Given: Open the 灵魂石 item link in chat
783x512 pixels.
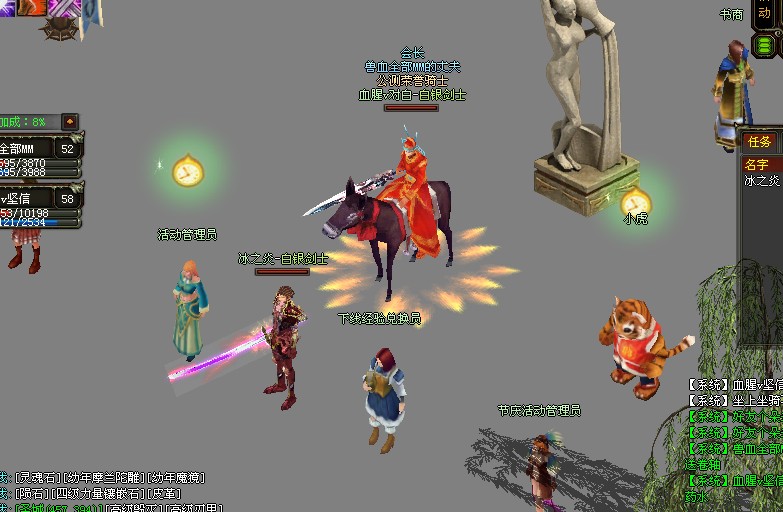Looking at the screenshot, I should coord(35,478).
